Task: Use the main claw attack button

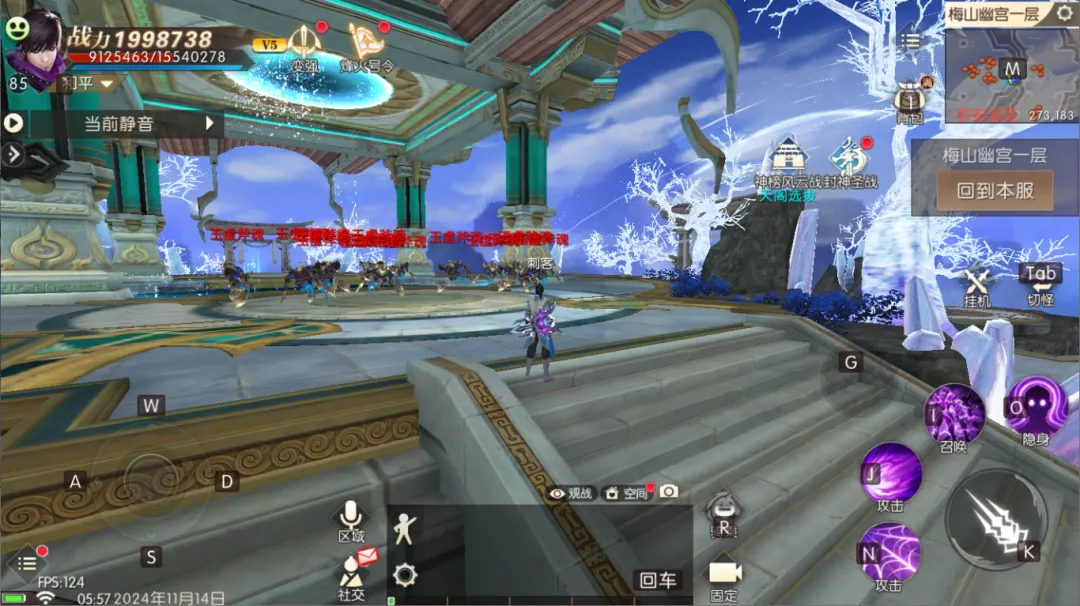Action: click(996, 519)
